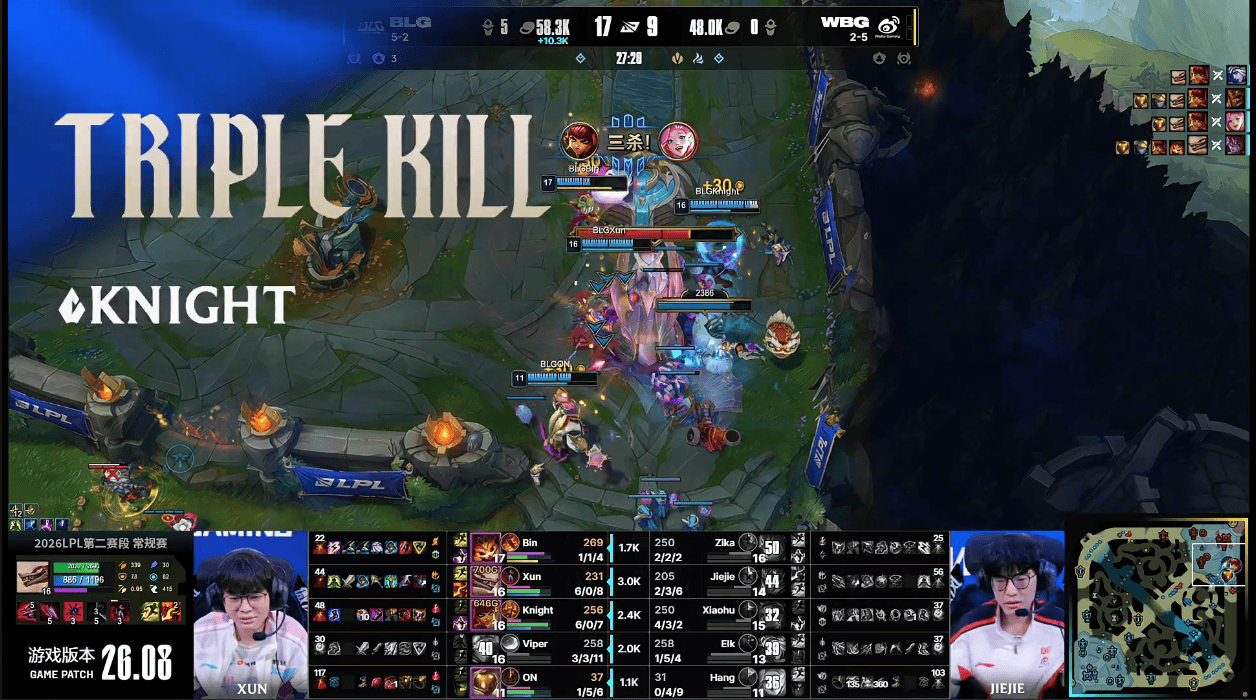Click the WBG team name in top scorebar
Screen dimensions: 1256x700
point(844,22)
